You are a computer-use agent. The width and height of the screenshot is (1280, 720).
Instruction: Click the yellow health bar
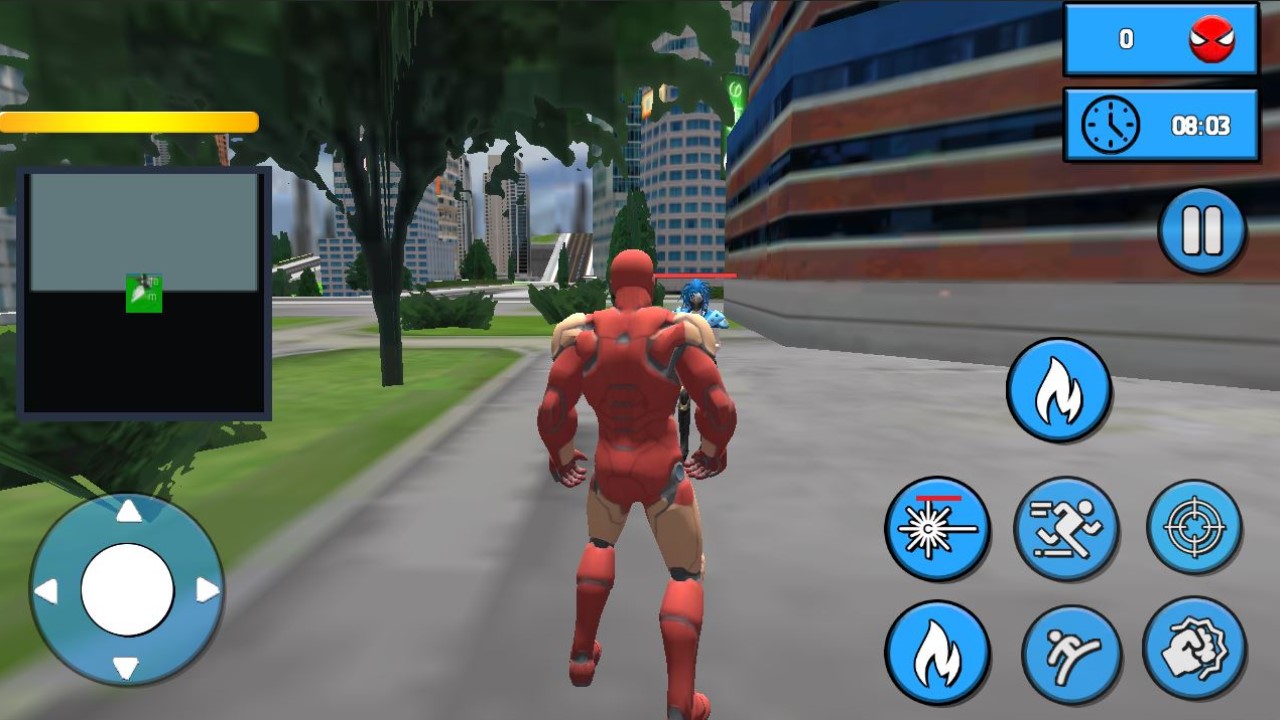point(130,121)
